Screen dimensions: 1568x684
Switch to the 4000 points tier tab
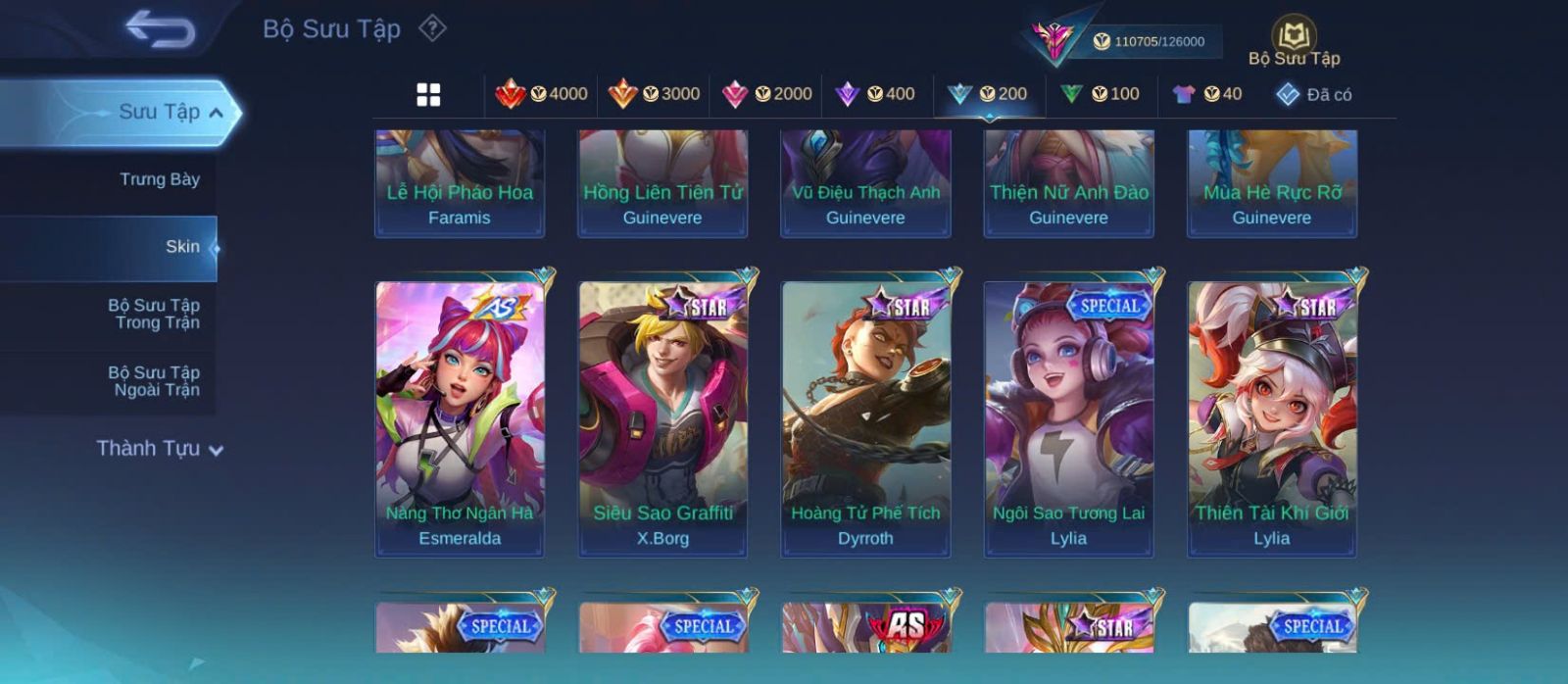point(542,94)
